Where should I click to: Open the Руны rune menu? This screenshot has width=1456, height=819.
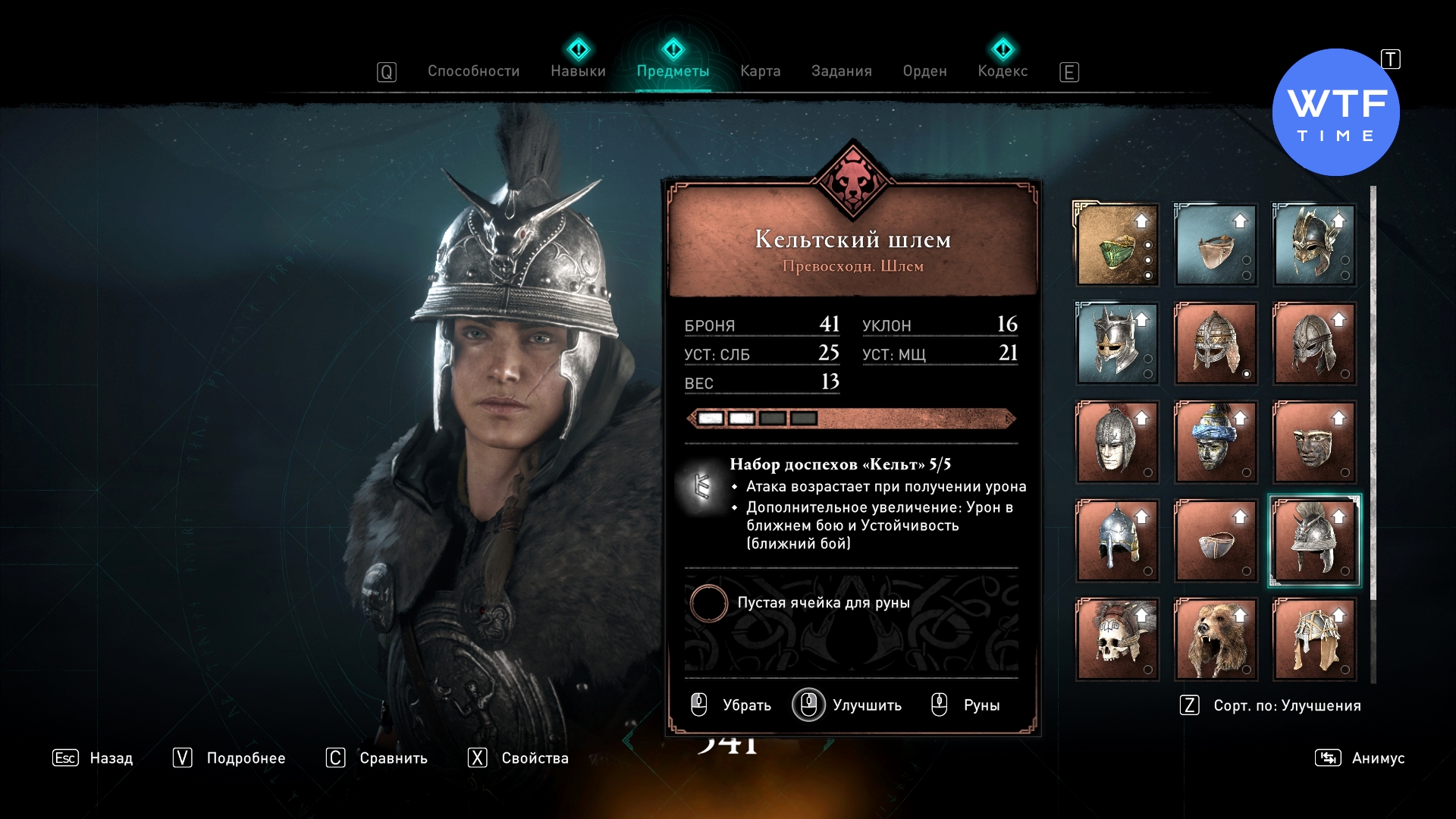click(x=966, y=705)
